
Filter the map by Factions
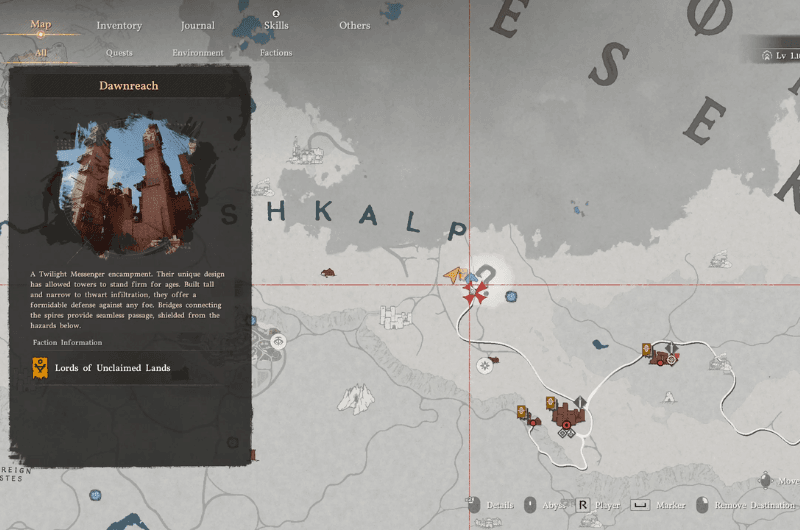tap(276, 52)
